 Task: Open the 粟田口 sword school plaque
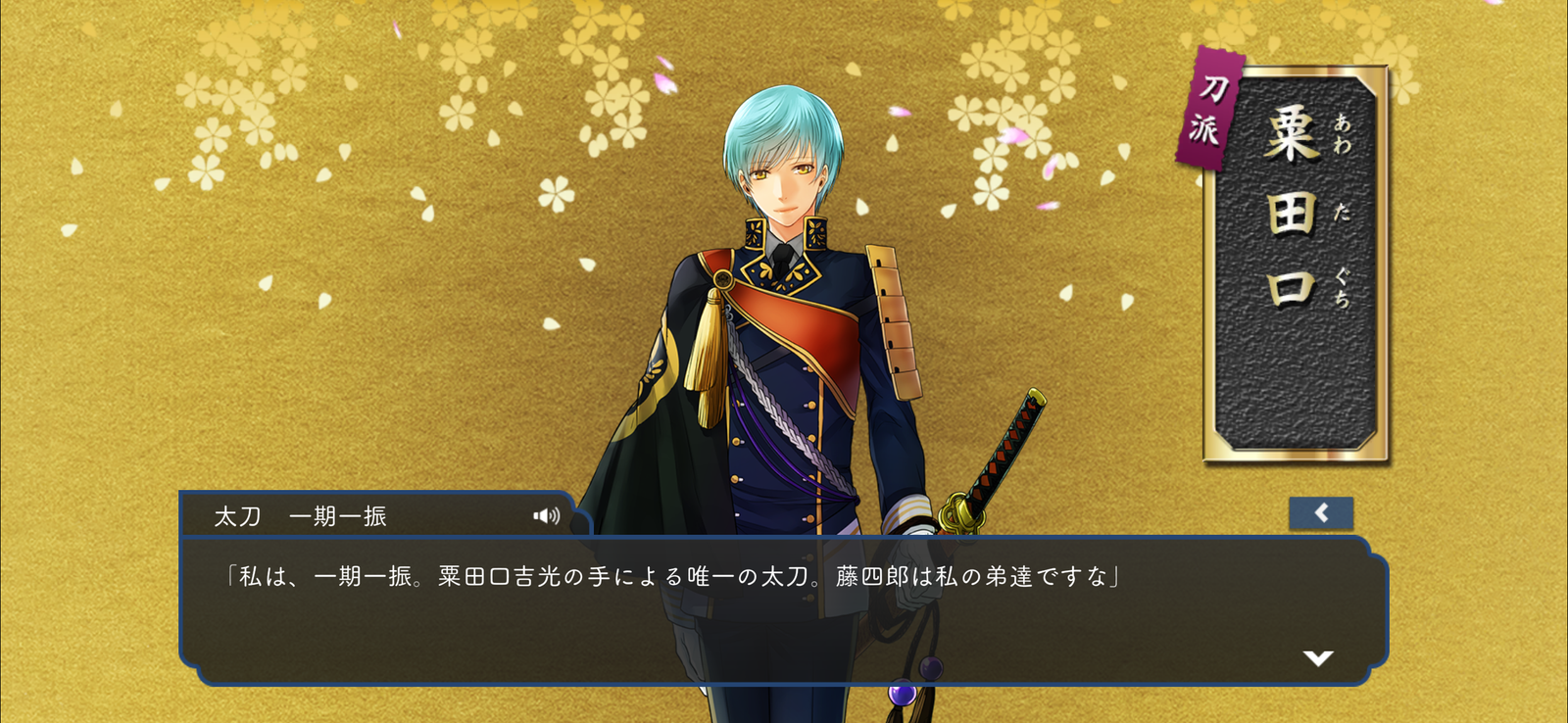coord(1296,263)
